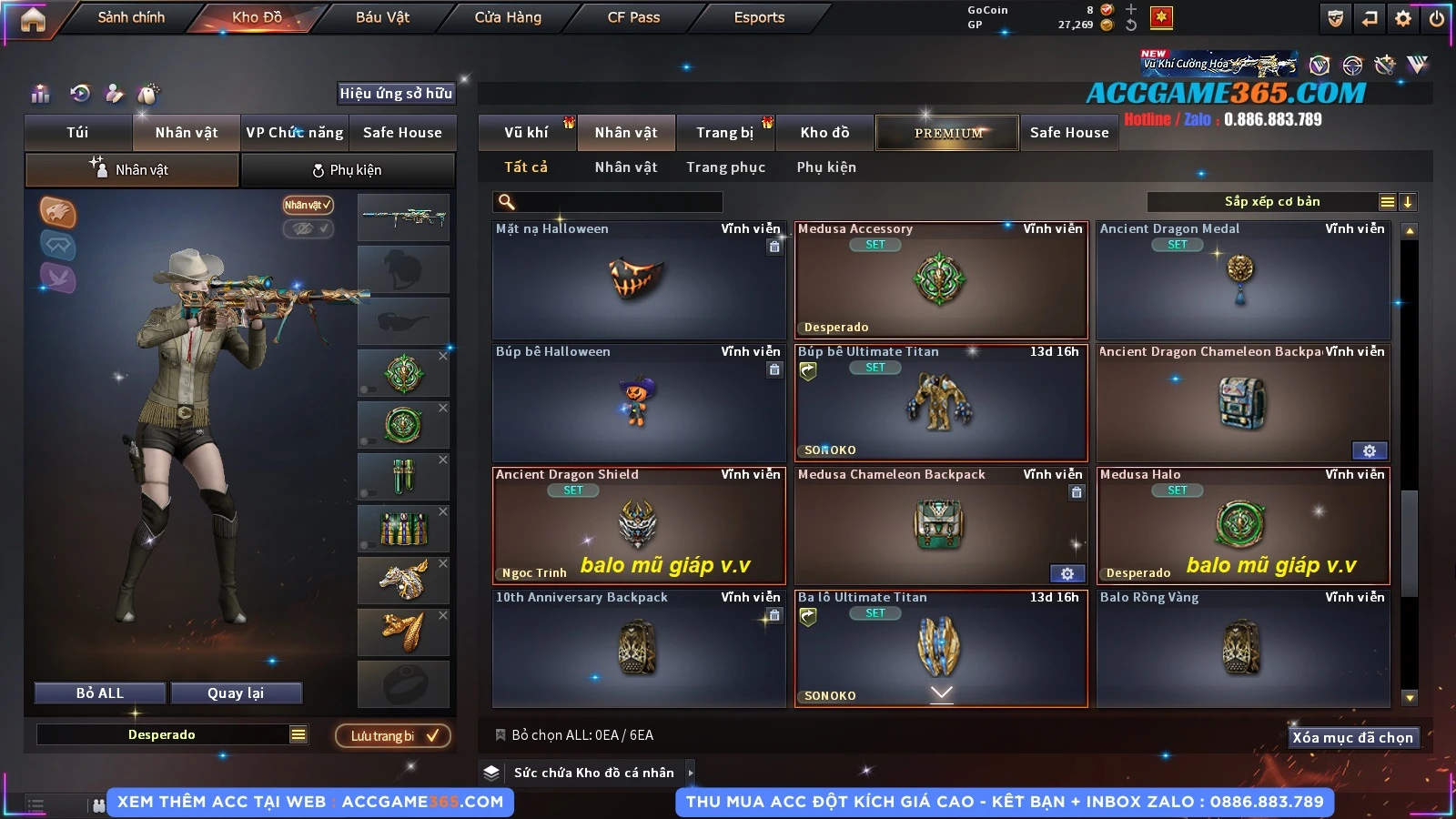Pick the Ancient Dragon Shield item
This screenshot has height=819, width=1456.
coord(638,525)
